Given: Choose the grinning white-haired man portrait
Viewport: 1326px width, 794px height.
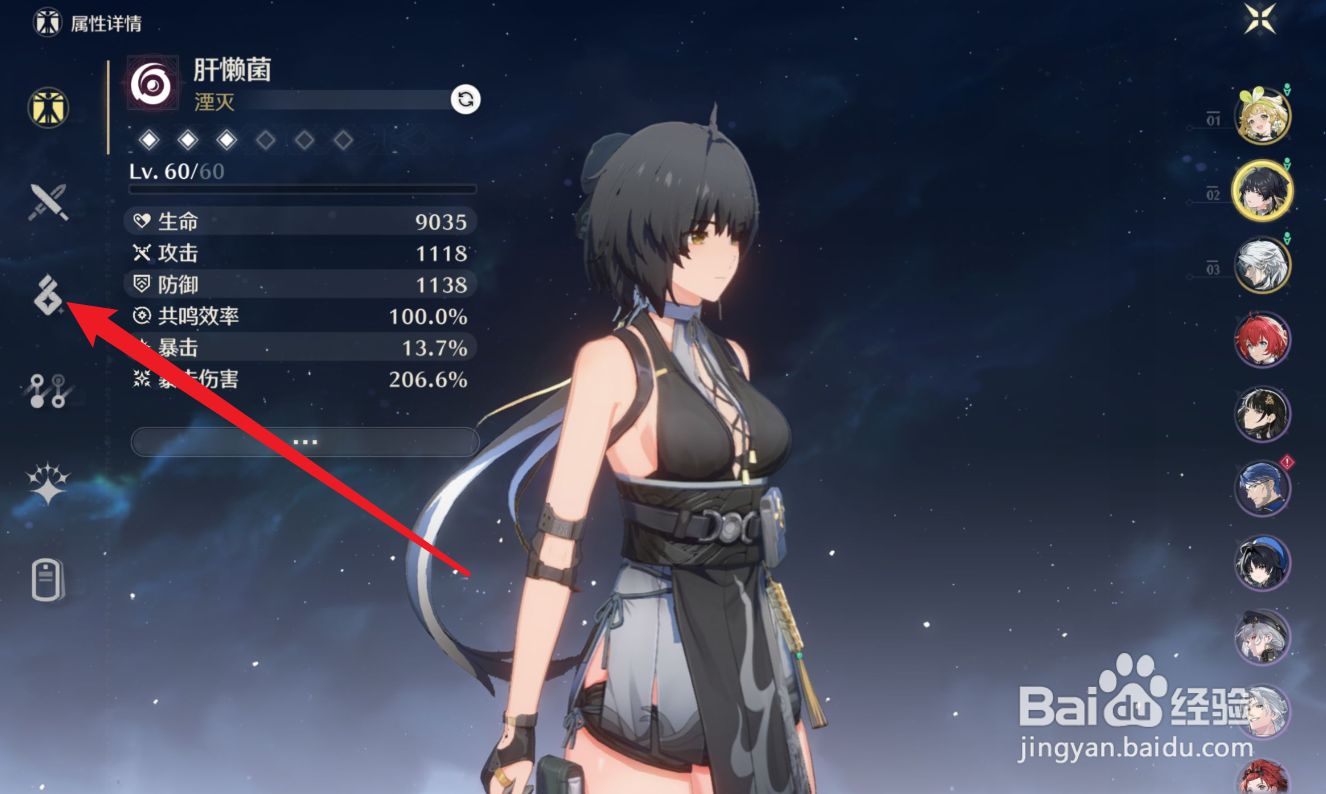Looking at the screenshot, I should tap(1262, 712).
